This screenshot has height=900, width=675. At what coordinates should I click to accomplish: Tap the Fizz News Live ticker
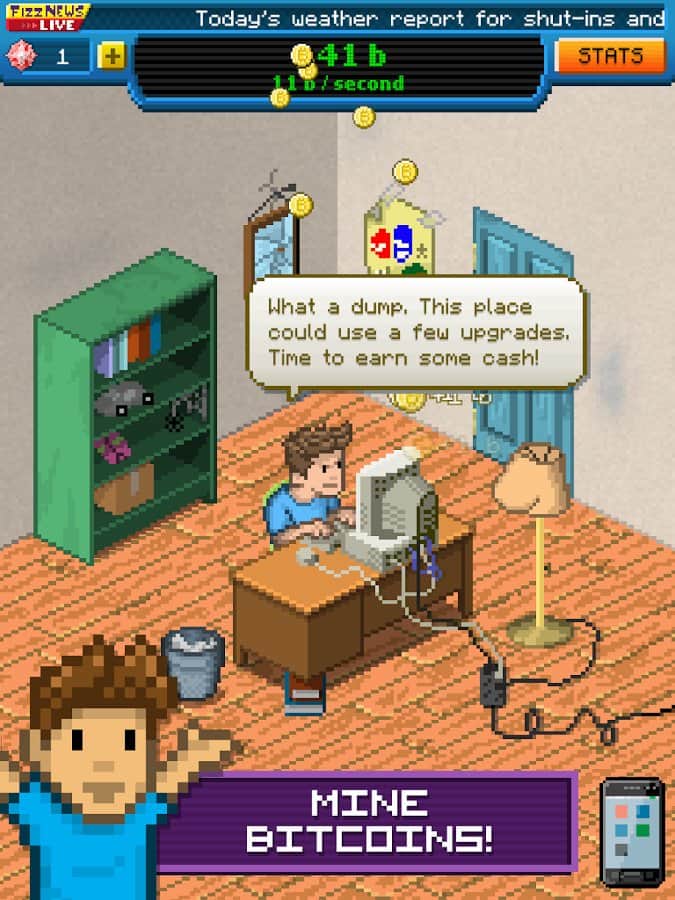pyautogui.click(x=430, y=18)
